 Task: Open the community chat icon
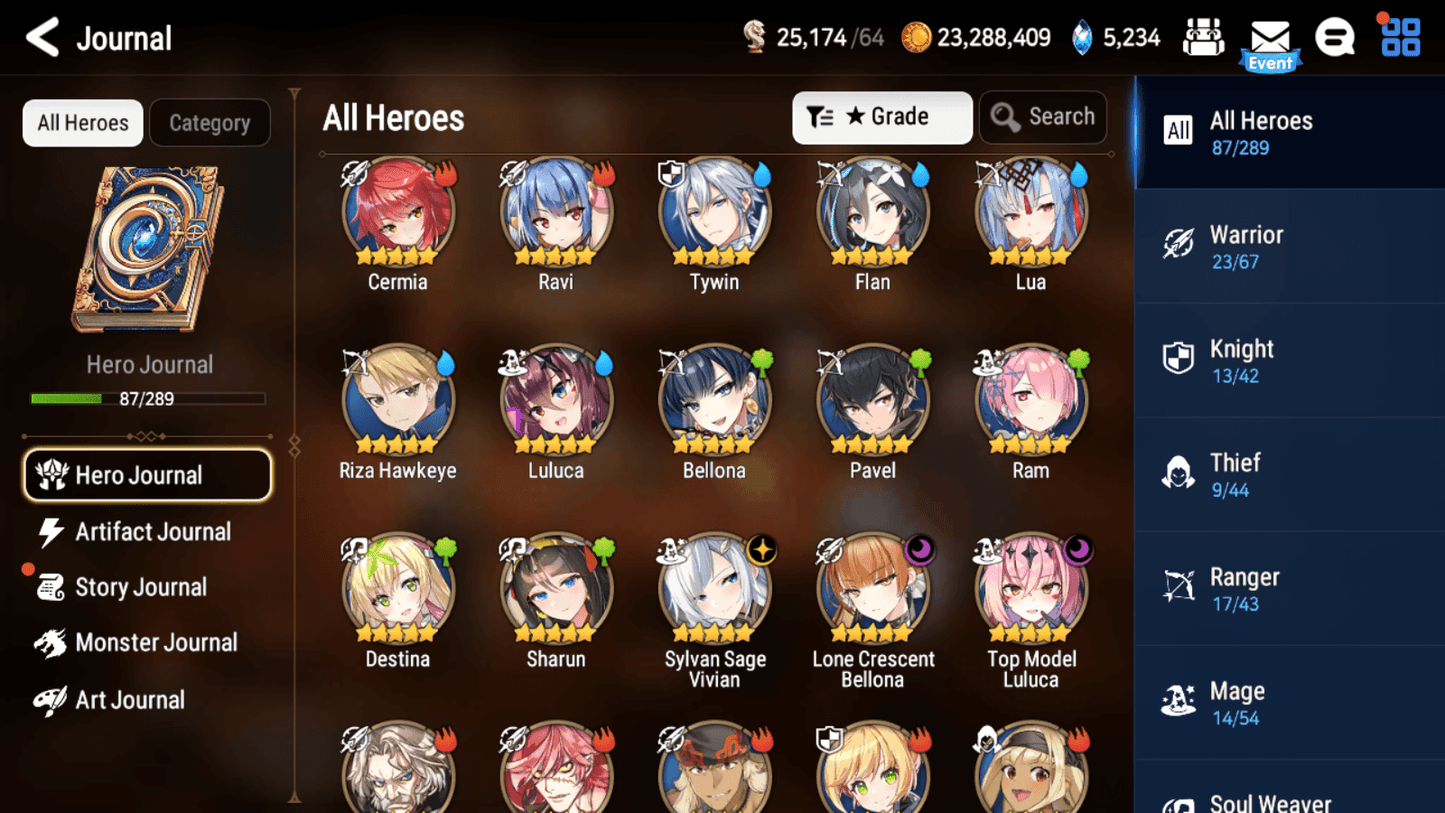point(1335,36)
